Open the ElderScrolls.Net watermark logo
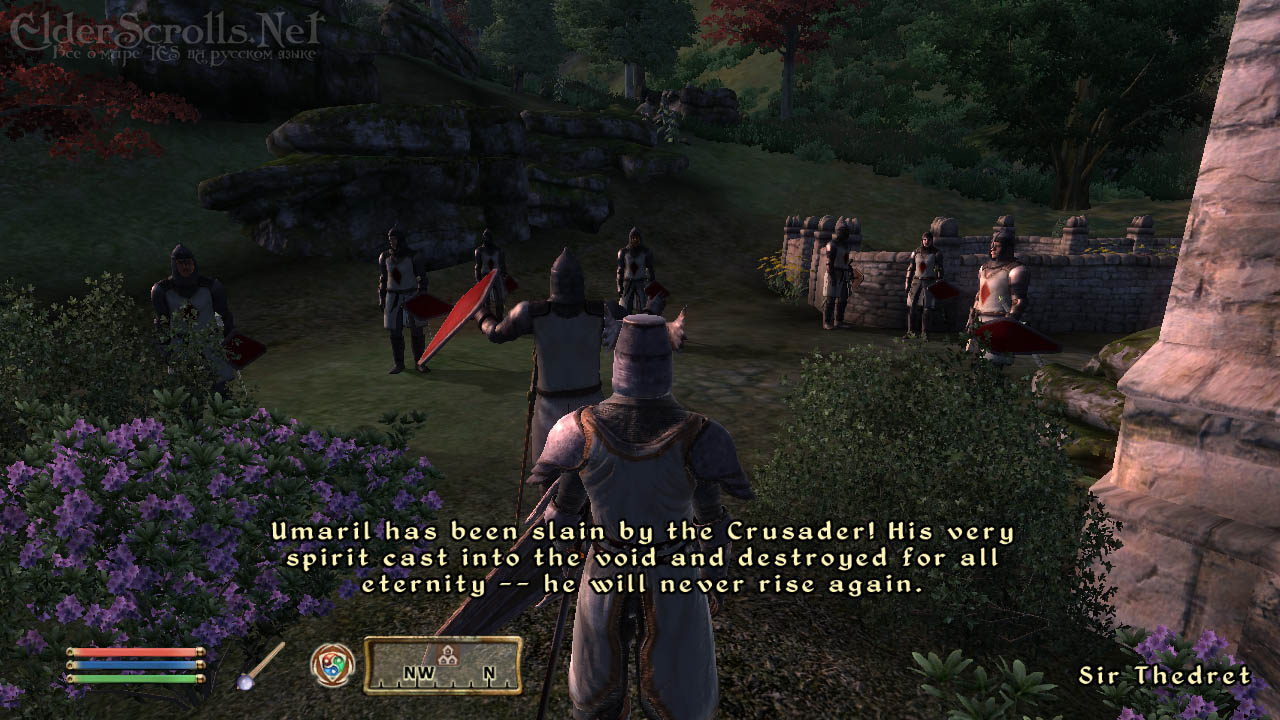 [163, 33]
